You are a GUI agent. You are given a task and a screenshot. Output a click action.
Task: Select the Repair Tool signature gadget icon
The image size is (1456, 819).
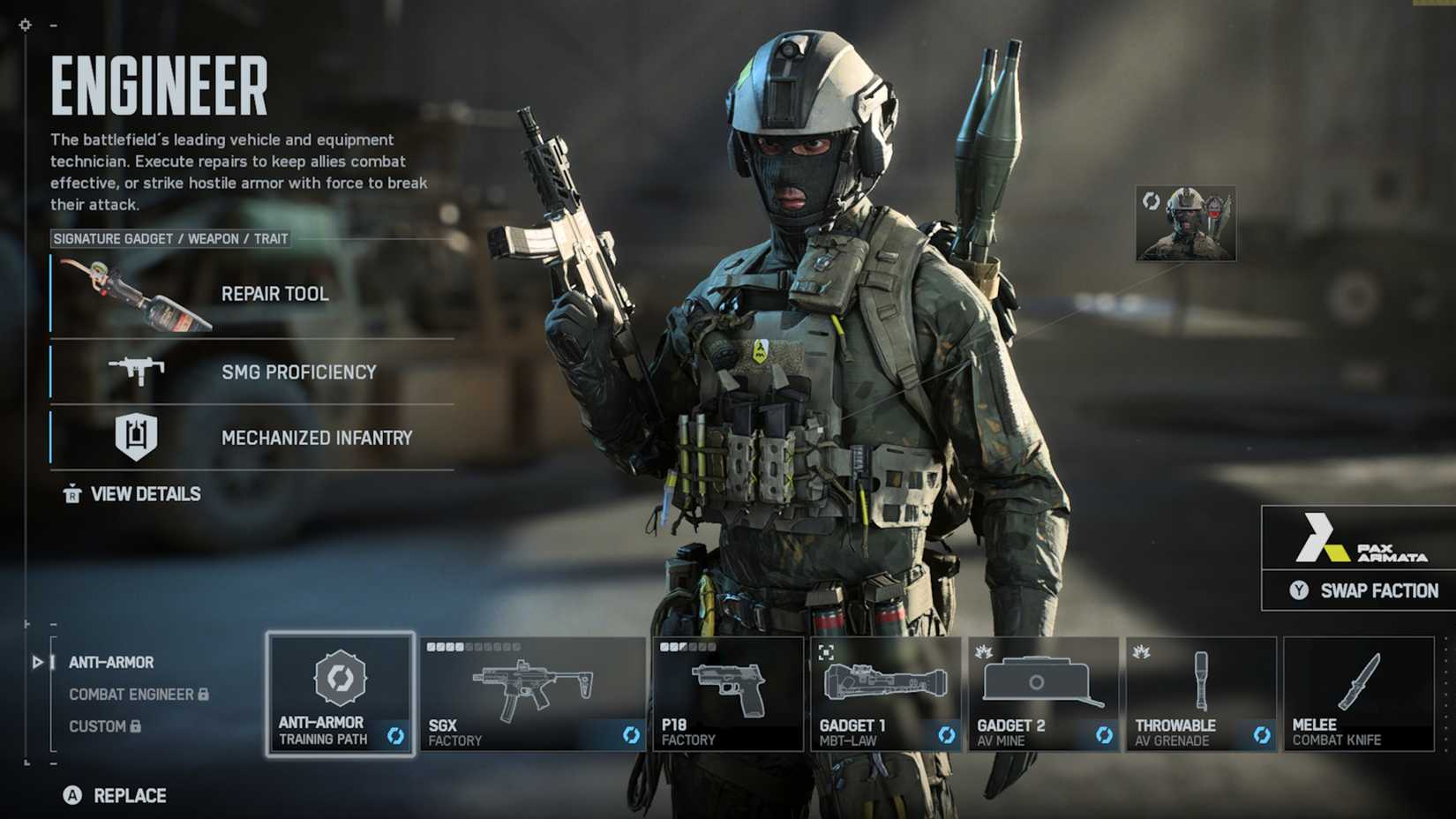132,296
